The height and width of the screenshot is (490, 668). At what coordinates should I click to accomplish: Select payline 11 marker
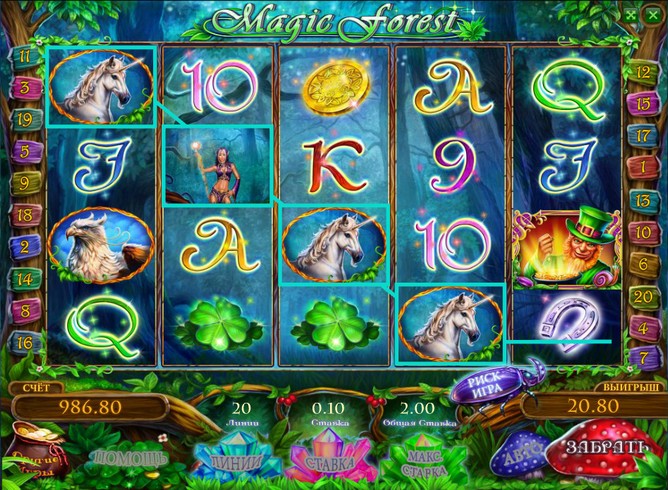[22, 57]
